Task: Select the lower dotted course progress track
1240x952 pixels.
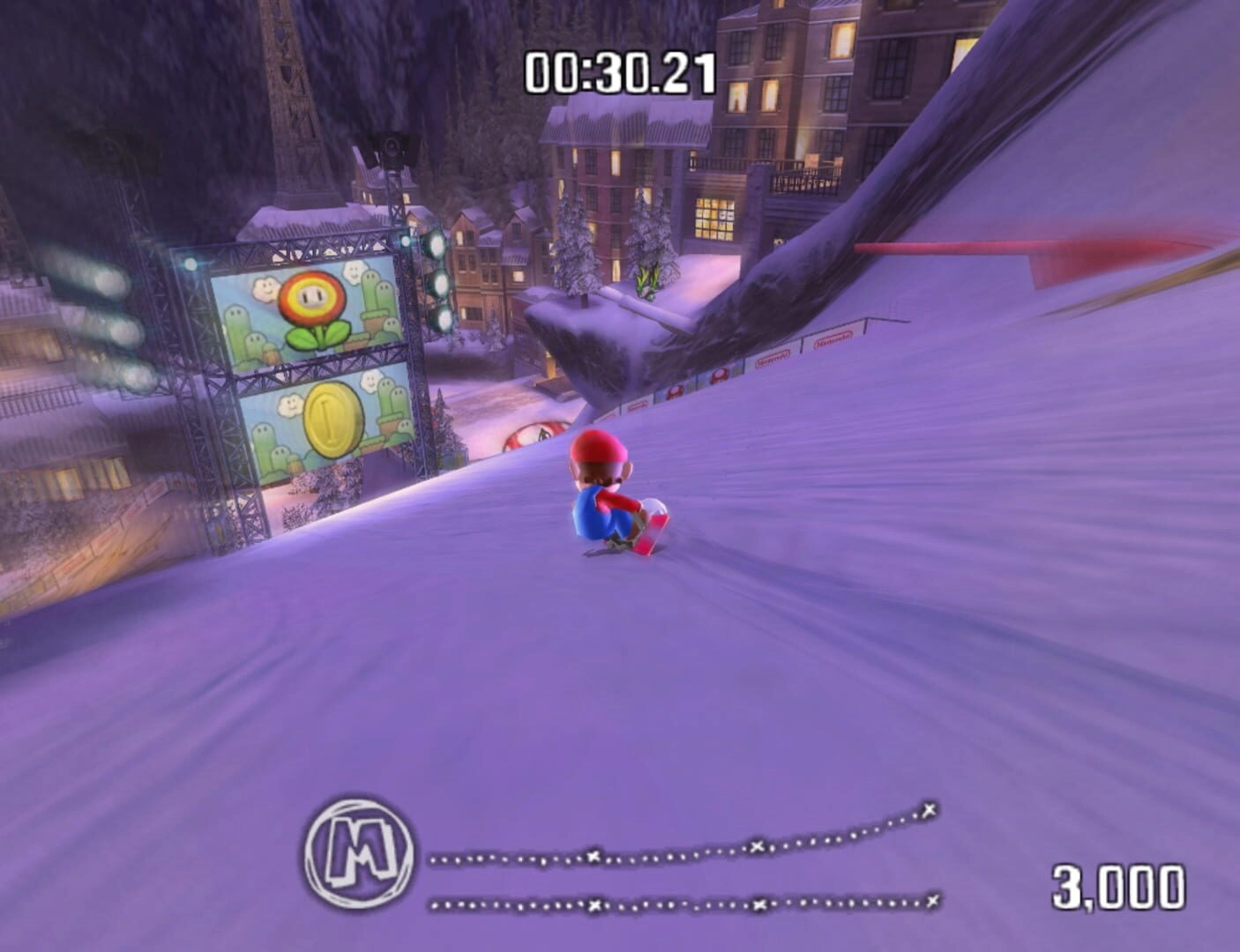Action: pos(683,904)
